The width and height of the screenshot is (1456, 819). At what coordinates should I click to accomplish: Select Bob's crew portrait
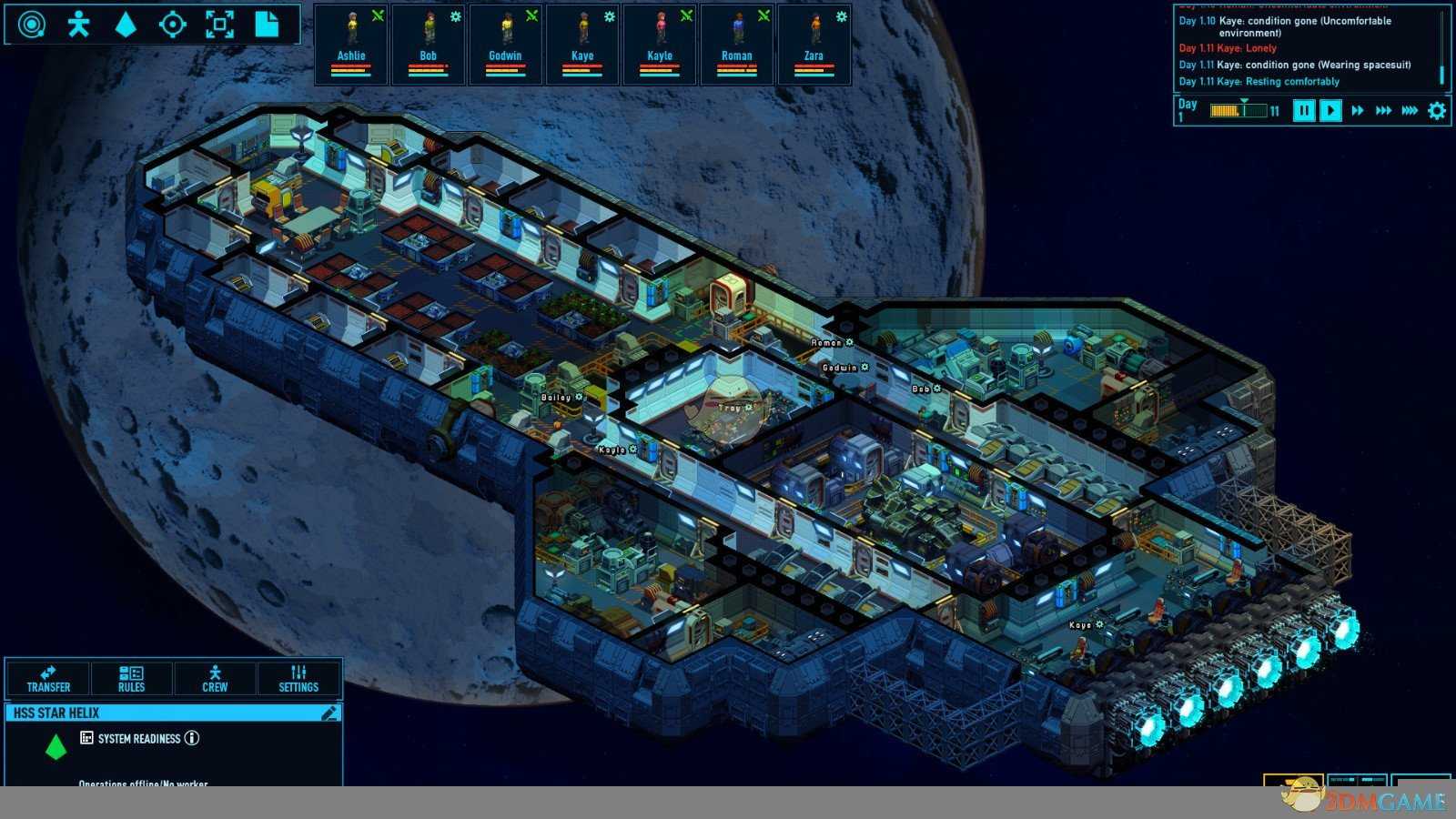point(429,45)
